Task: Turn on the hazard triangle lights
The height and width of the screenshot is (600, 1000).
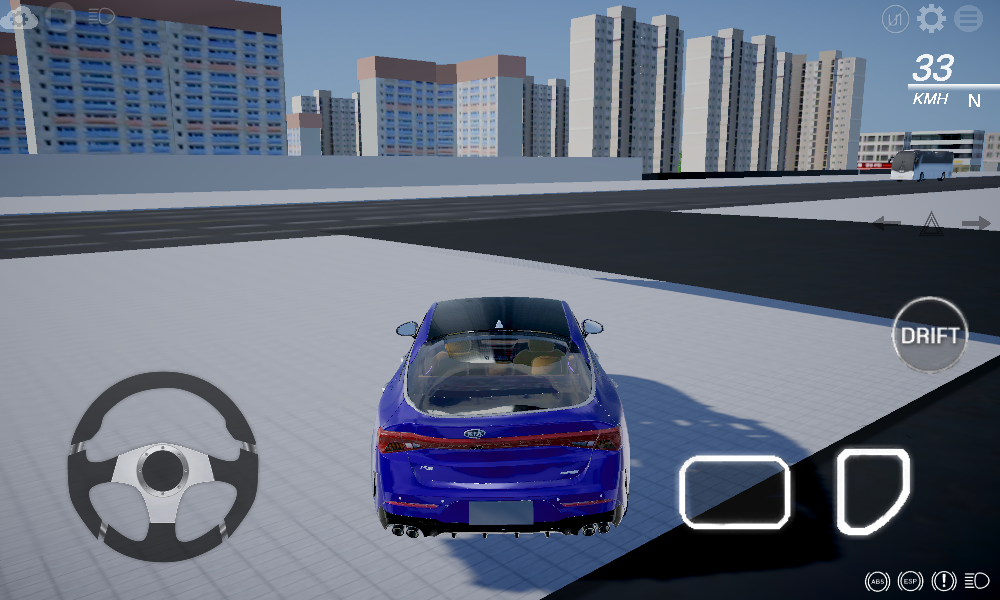Action: (x=931, y=224)
